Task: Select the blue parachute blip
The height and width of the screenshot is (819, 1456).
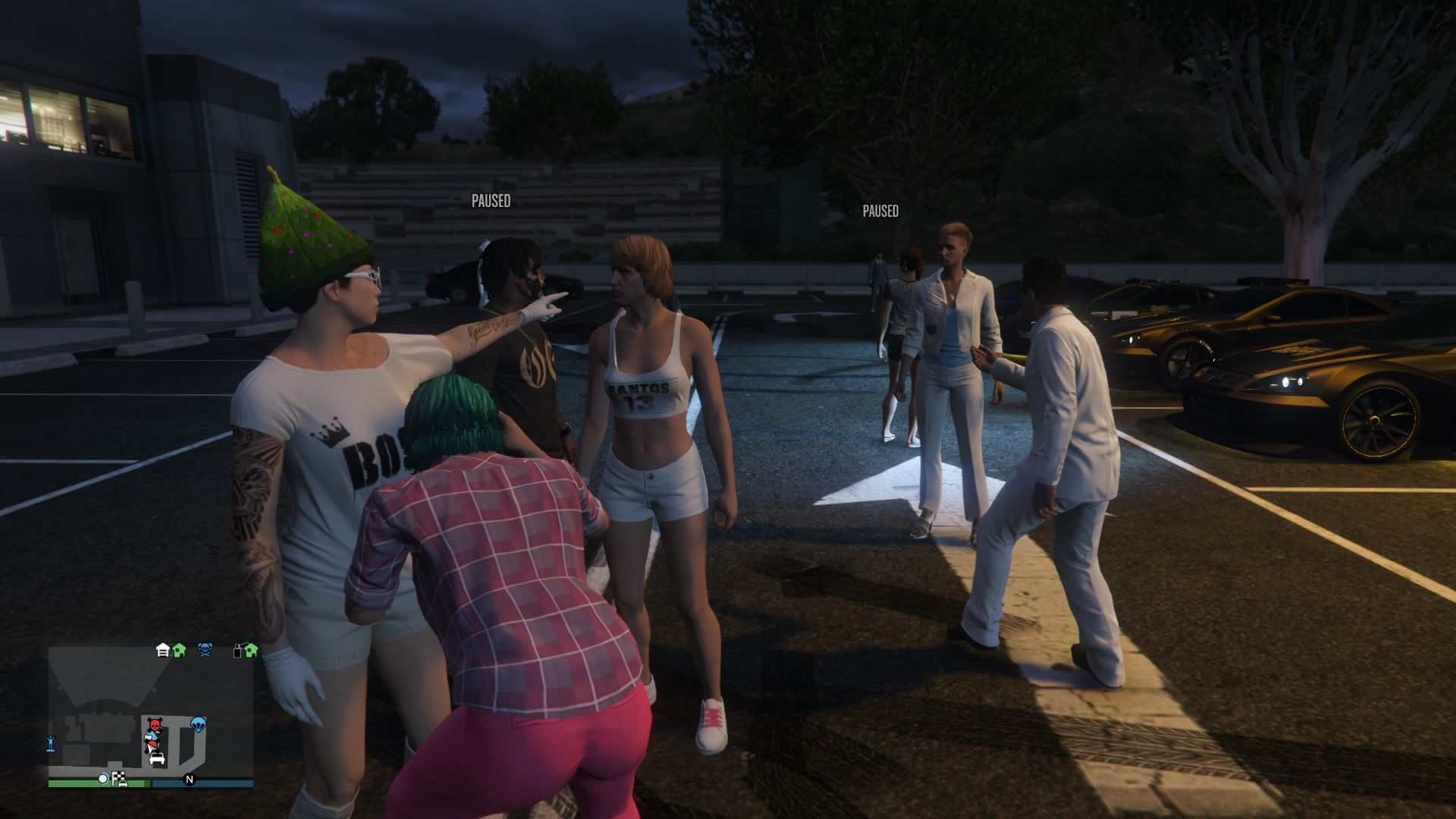Action: pos(198,724)
